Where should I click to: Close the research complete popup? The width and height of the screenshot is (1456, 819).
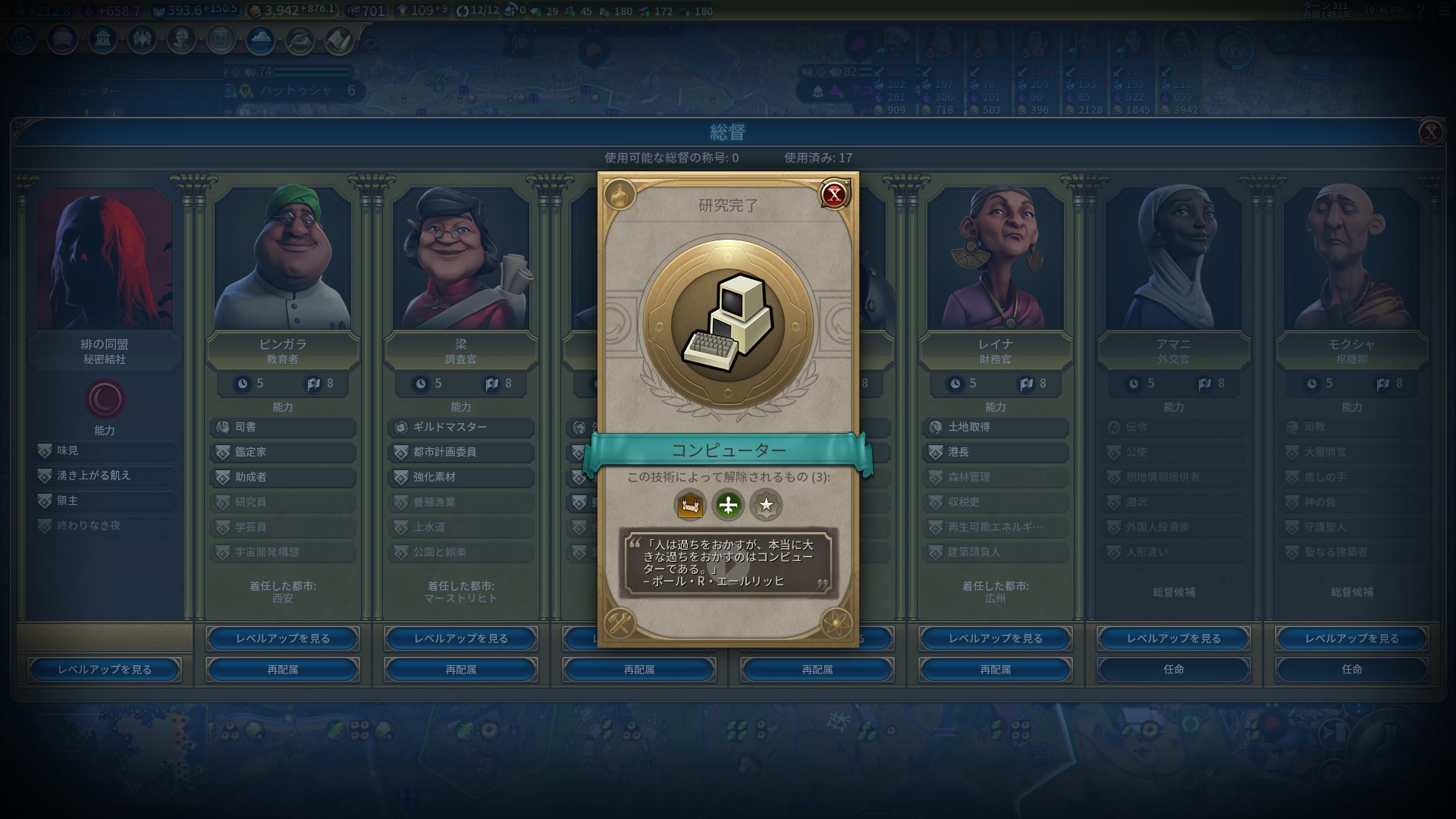834,195
